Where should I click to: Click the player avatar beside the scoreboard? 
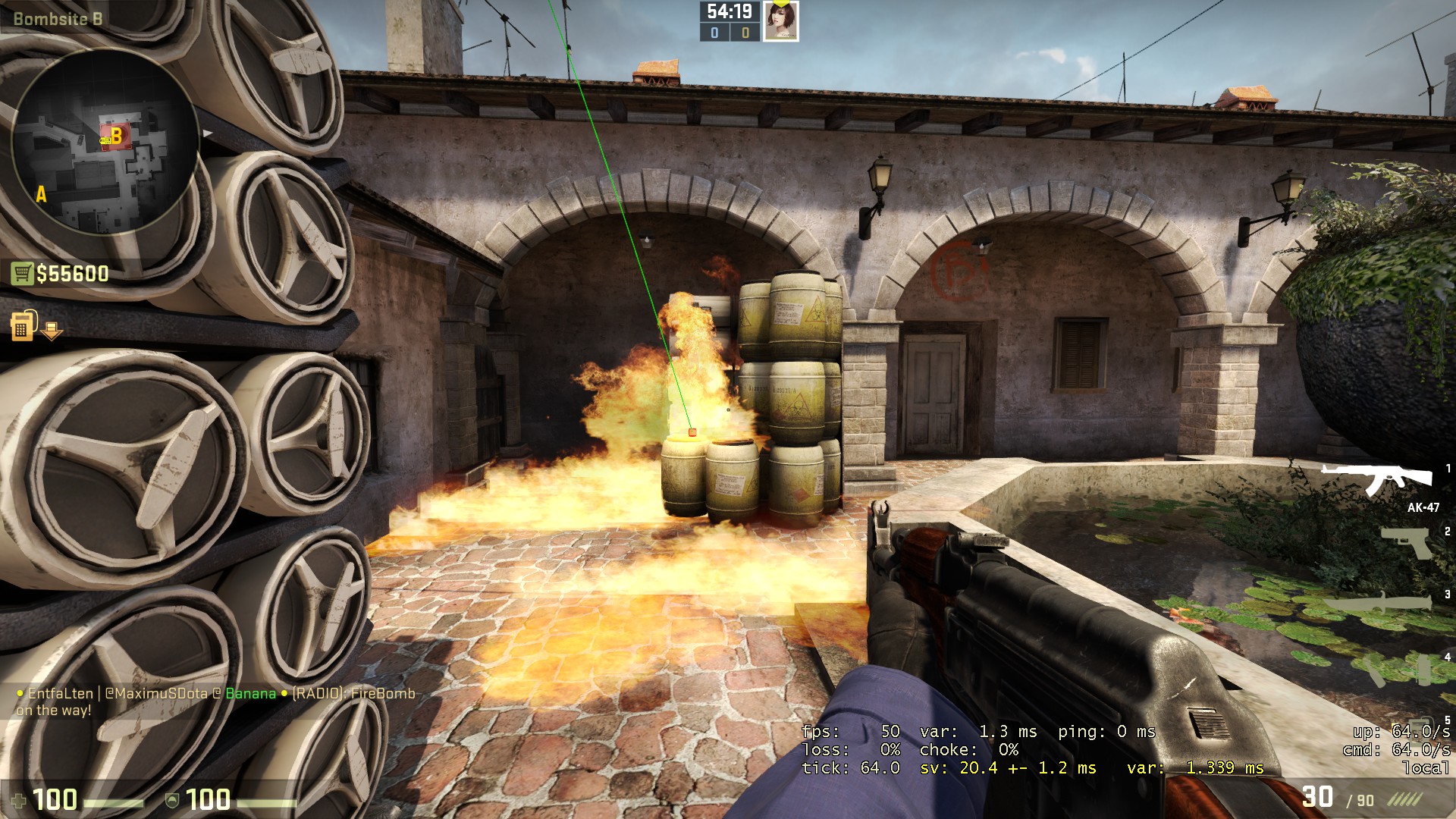(780, 21)
